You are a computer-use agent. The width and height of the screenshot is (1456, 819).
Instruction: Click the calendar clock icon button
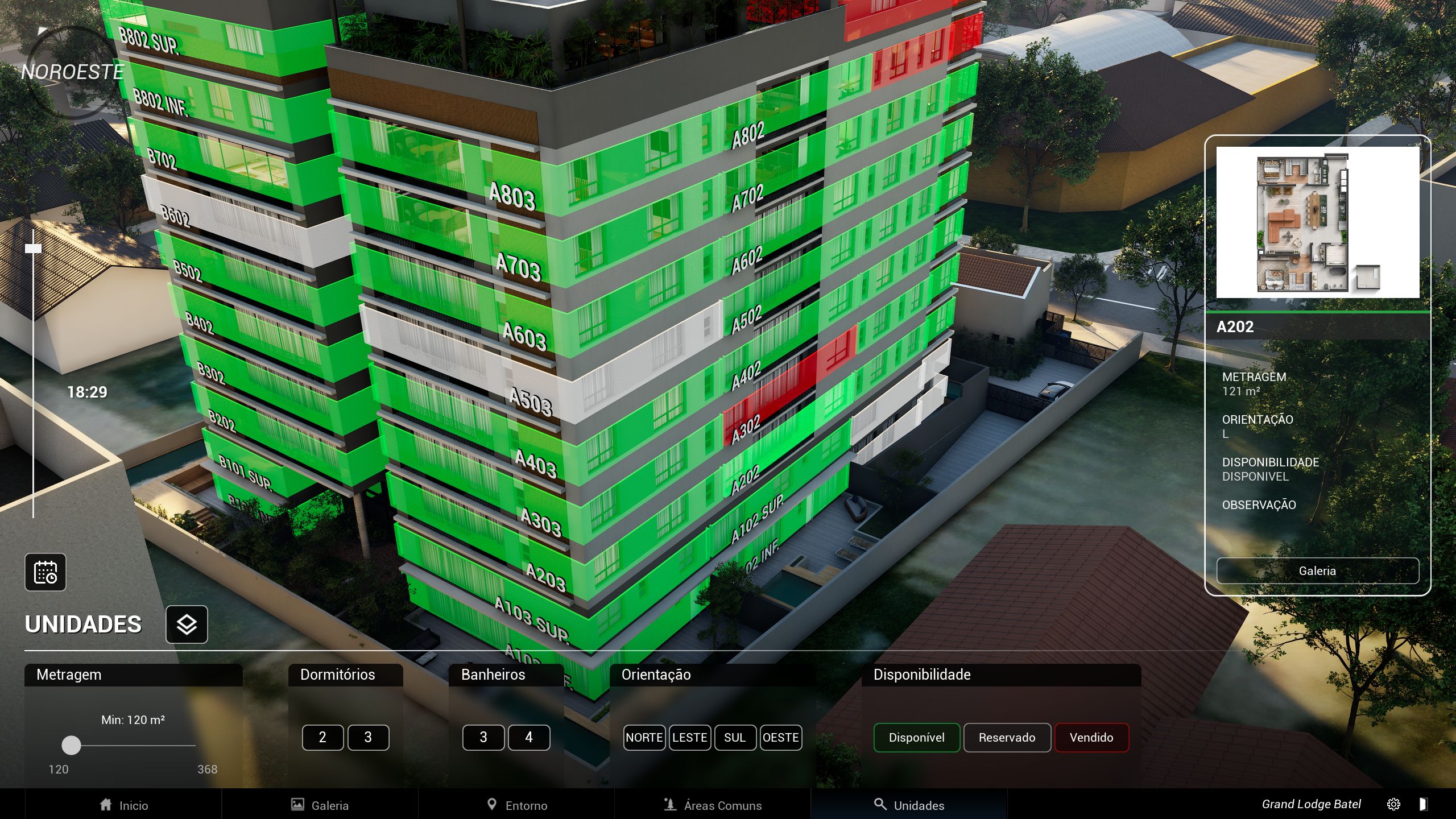pos(45,572)
